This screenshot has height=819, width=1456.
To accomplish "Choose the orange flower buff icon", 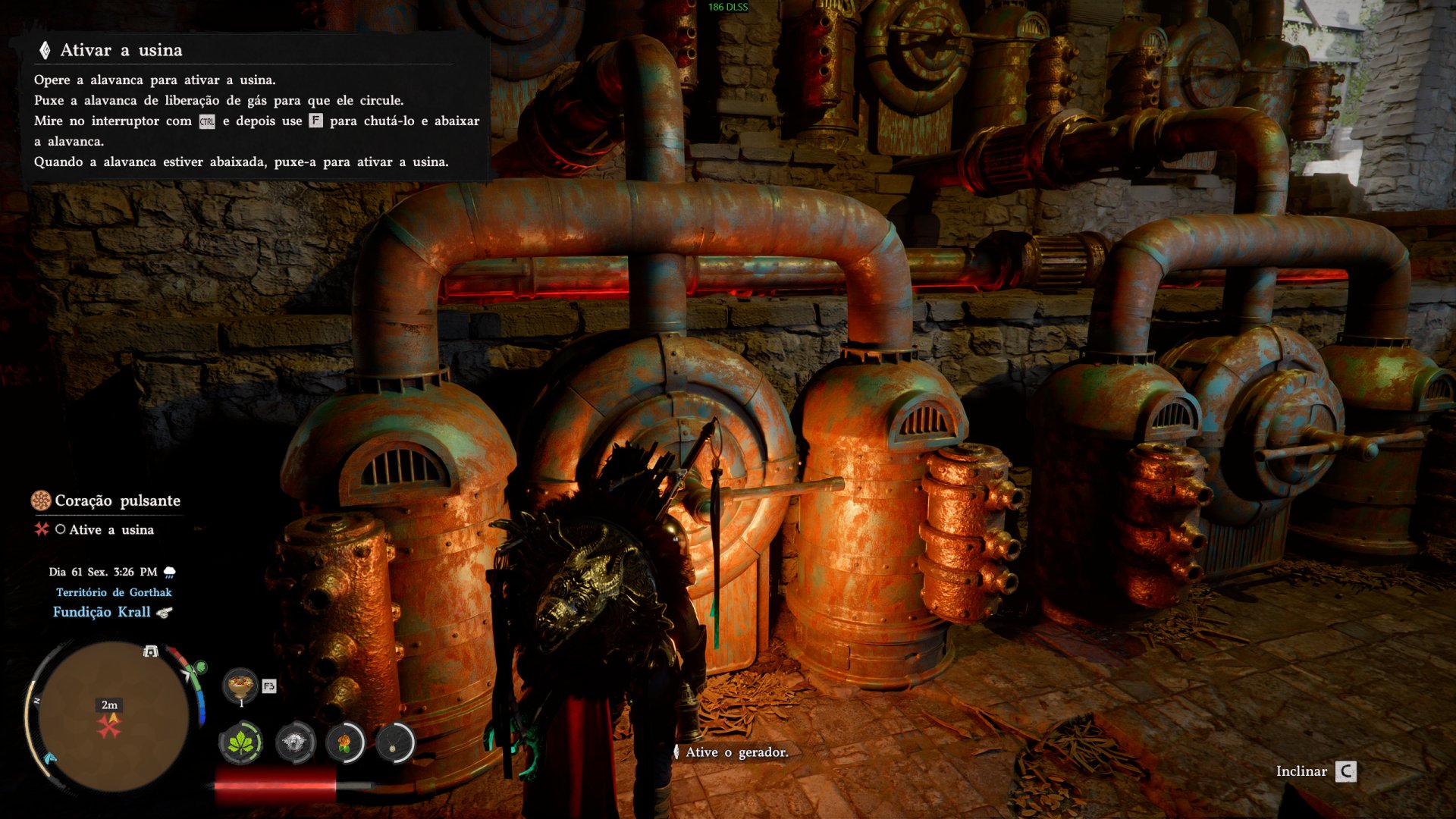I will point(345,742).
